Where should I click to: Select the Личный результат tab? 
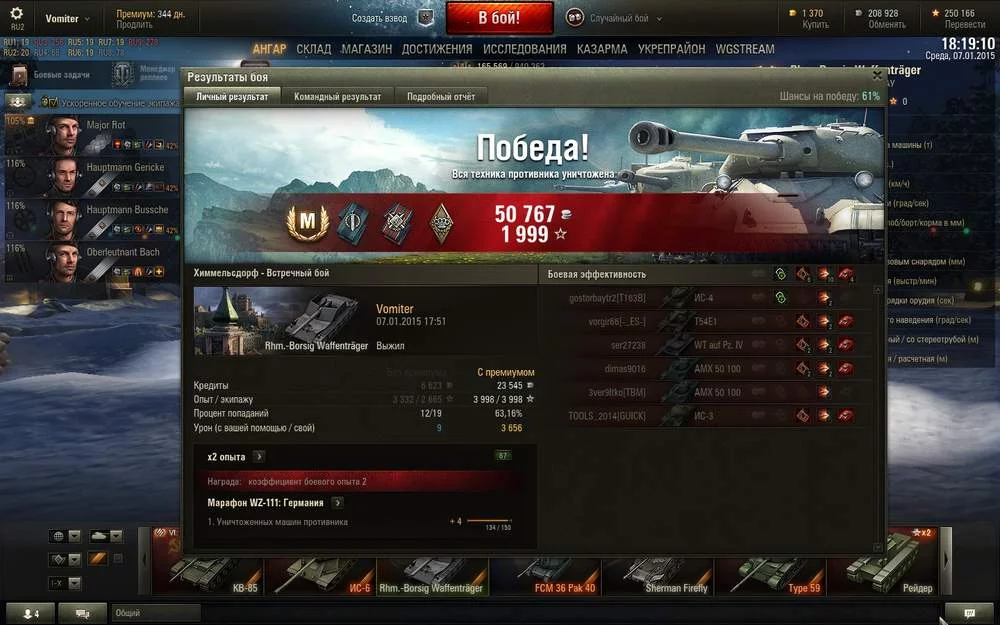pyautogui.click(x=232, y=97)
